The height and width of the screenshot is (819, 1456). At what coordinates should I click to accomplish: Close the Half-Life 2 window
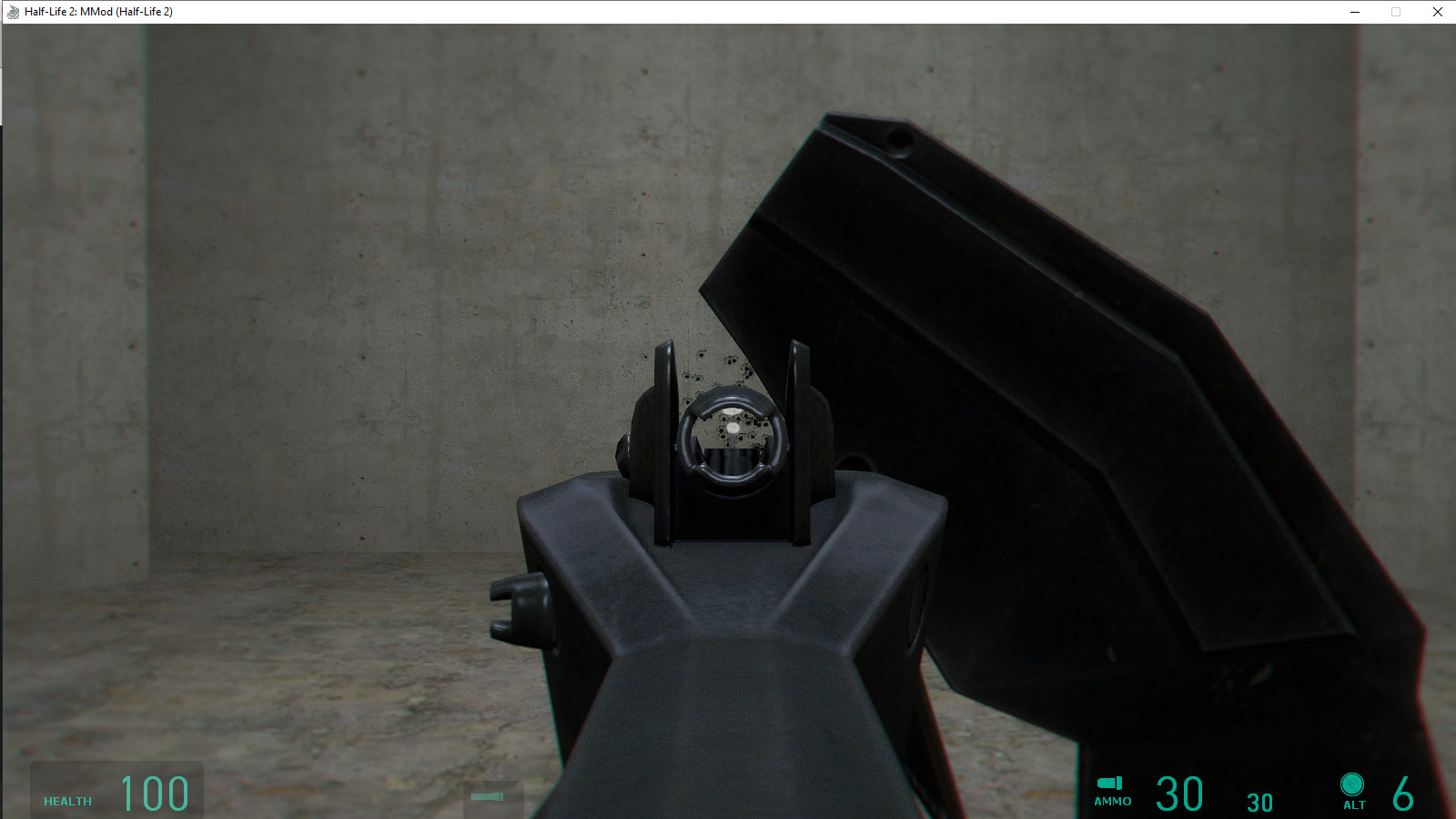1437,12
